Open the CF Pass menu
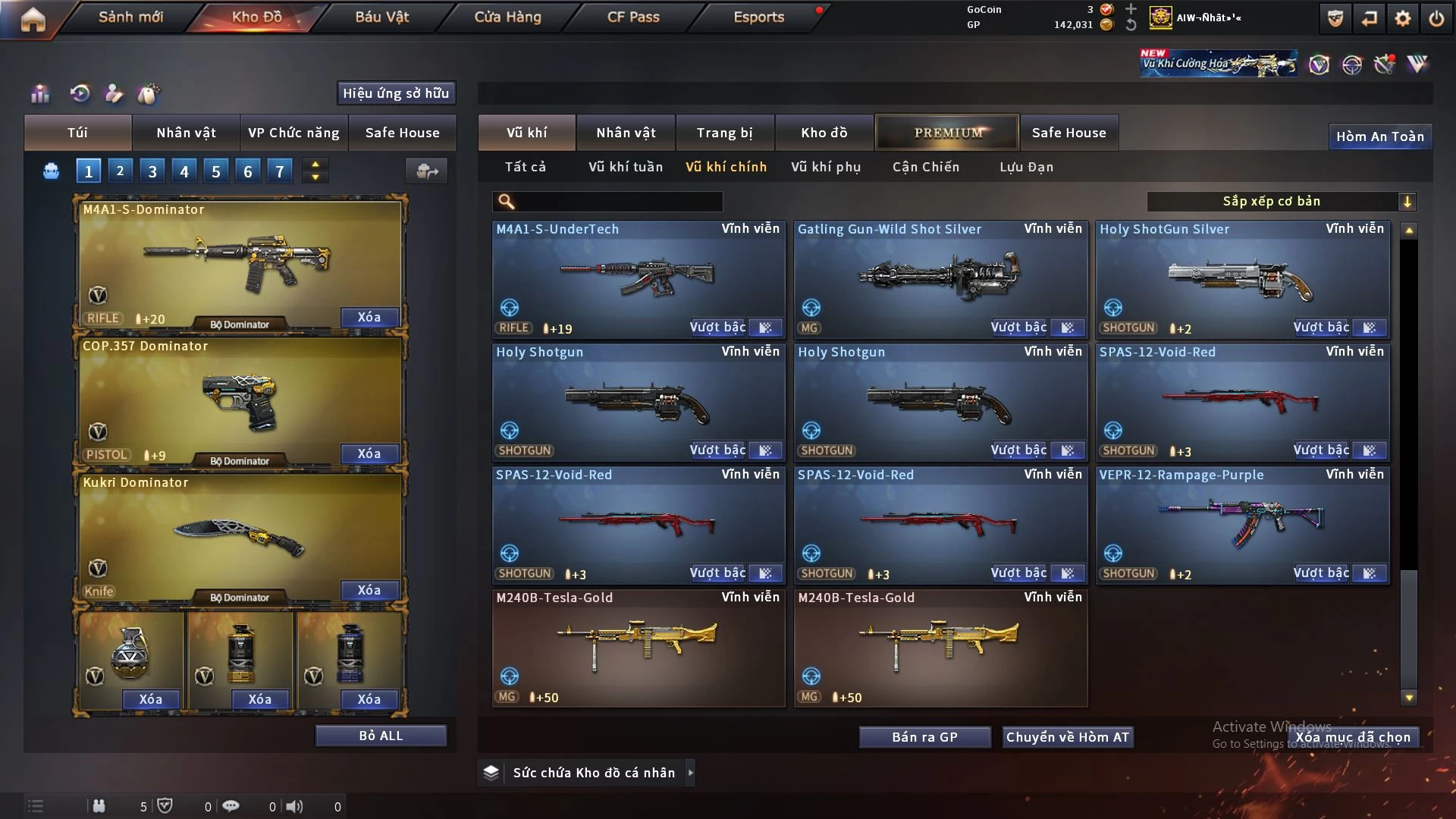The image size is (1456, 819). (x=633, y=17)
